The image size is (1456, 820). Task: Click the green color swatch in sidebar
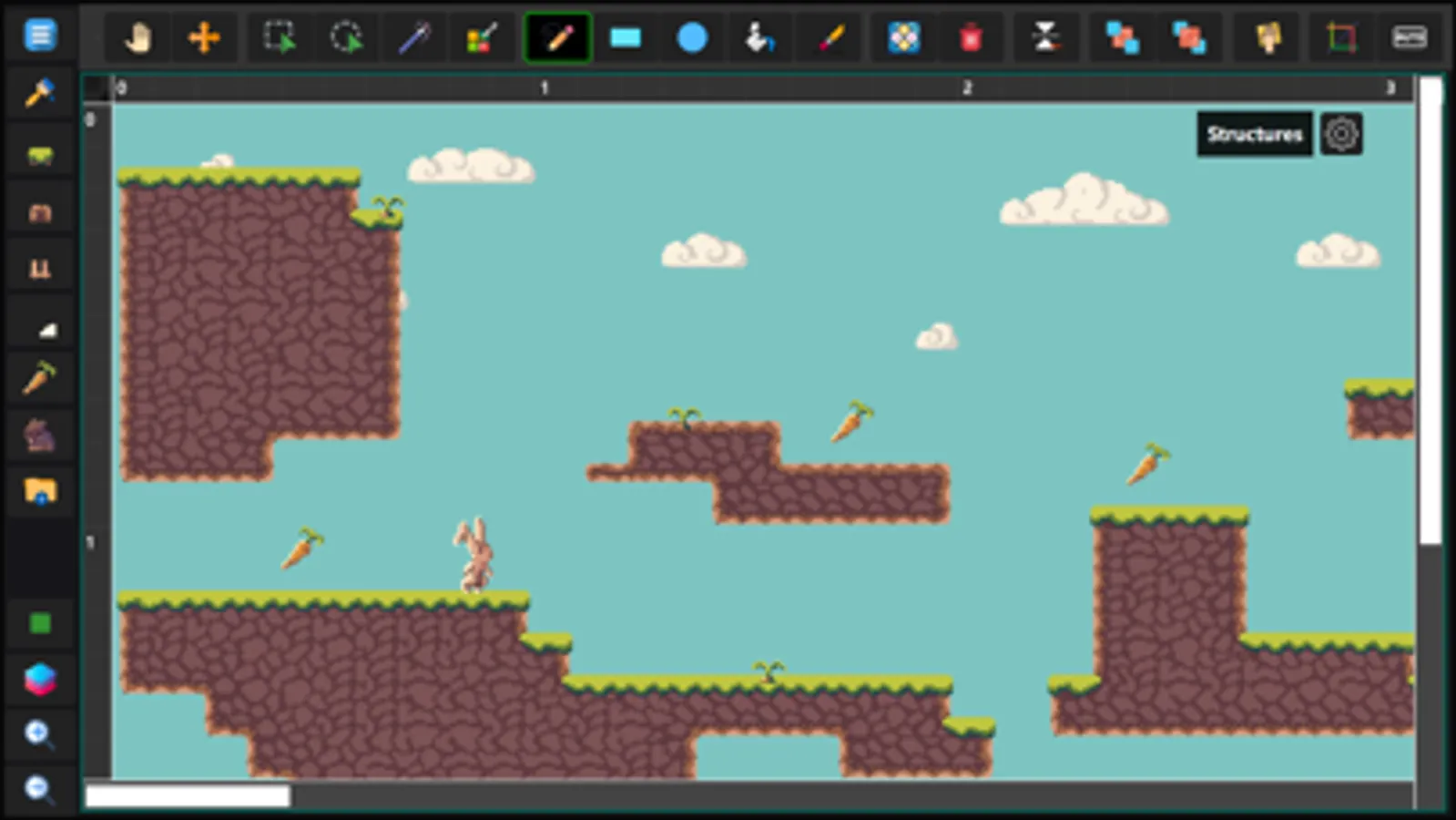39,623
